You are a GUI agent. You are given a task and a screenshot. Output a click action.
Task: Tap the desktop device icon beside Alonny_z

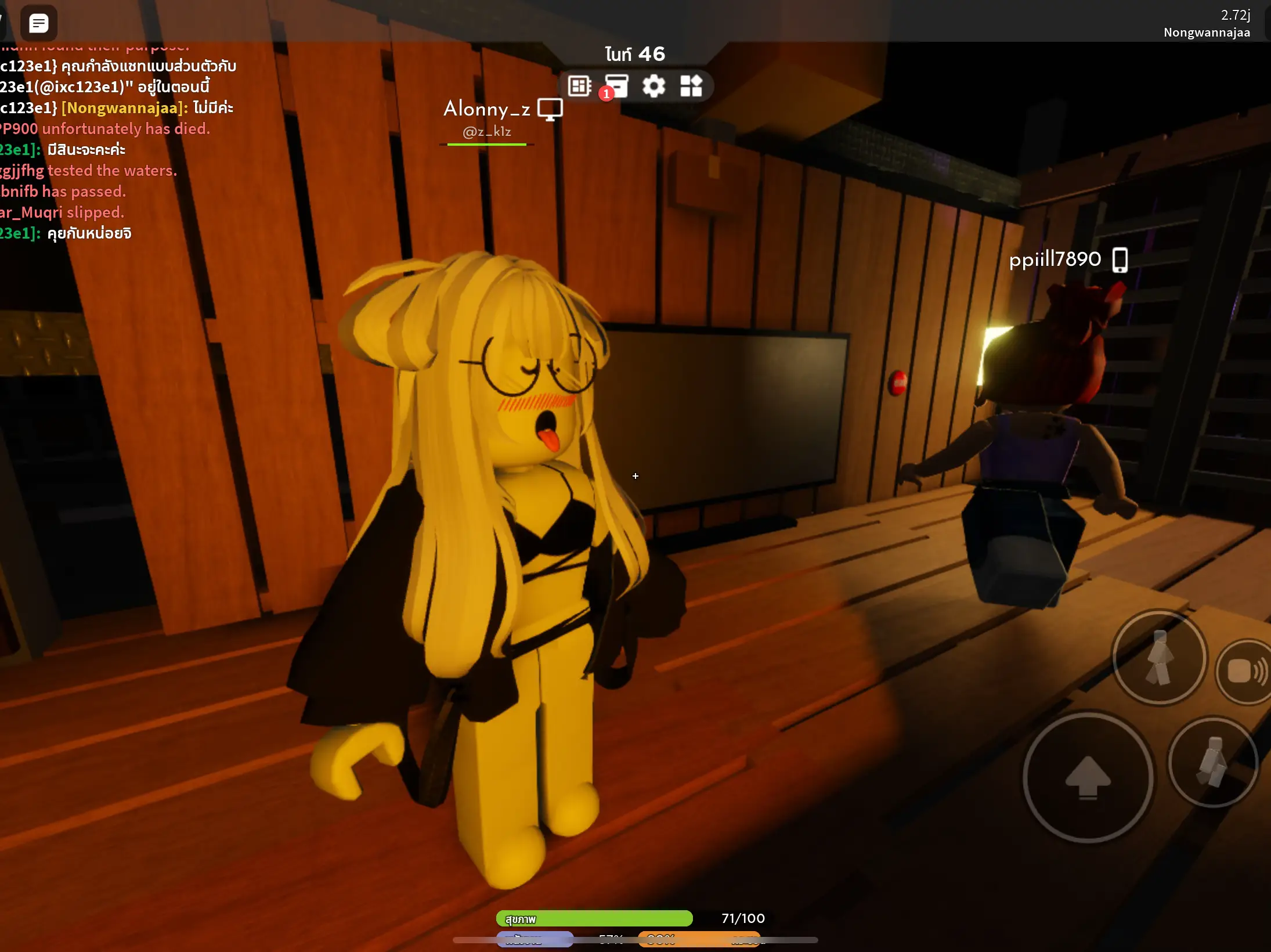tap(549, 110)
